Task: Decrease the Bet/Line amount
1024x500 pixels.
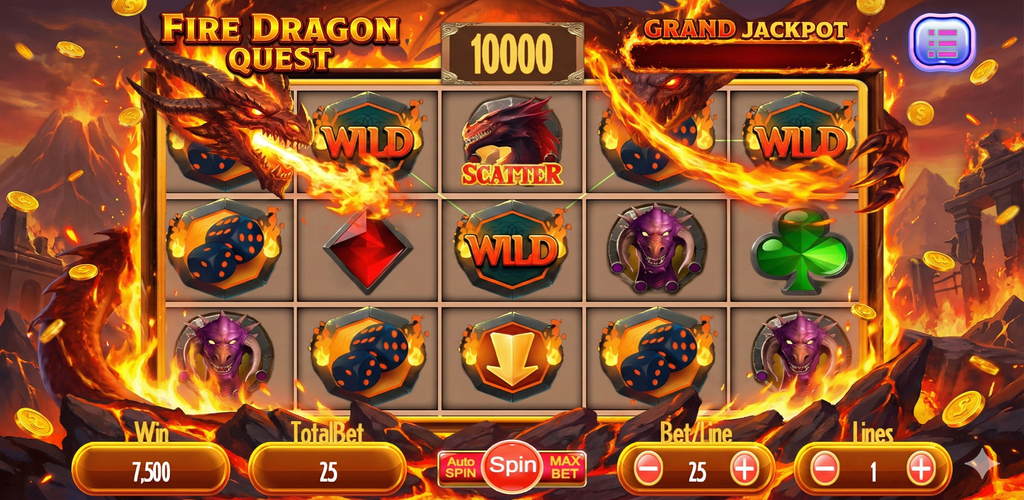Action: 648,467
